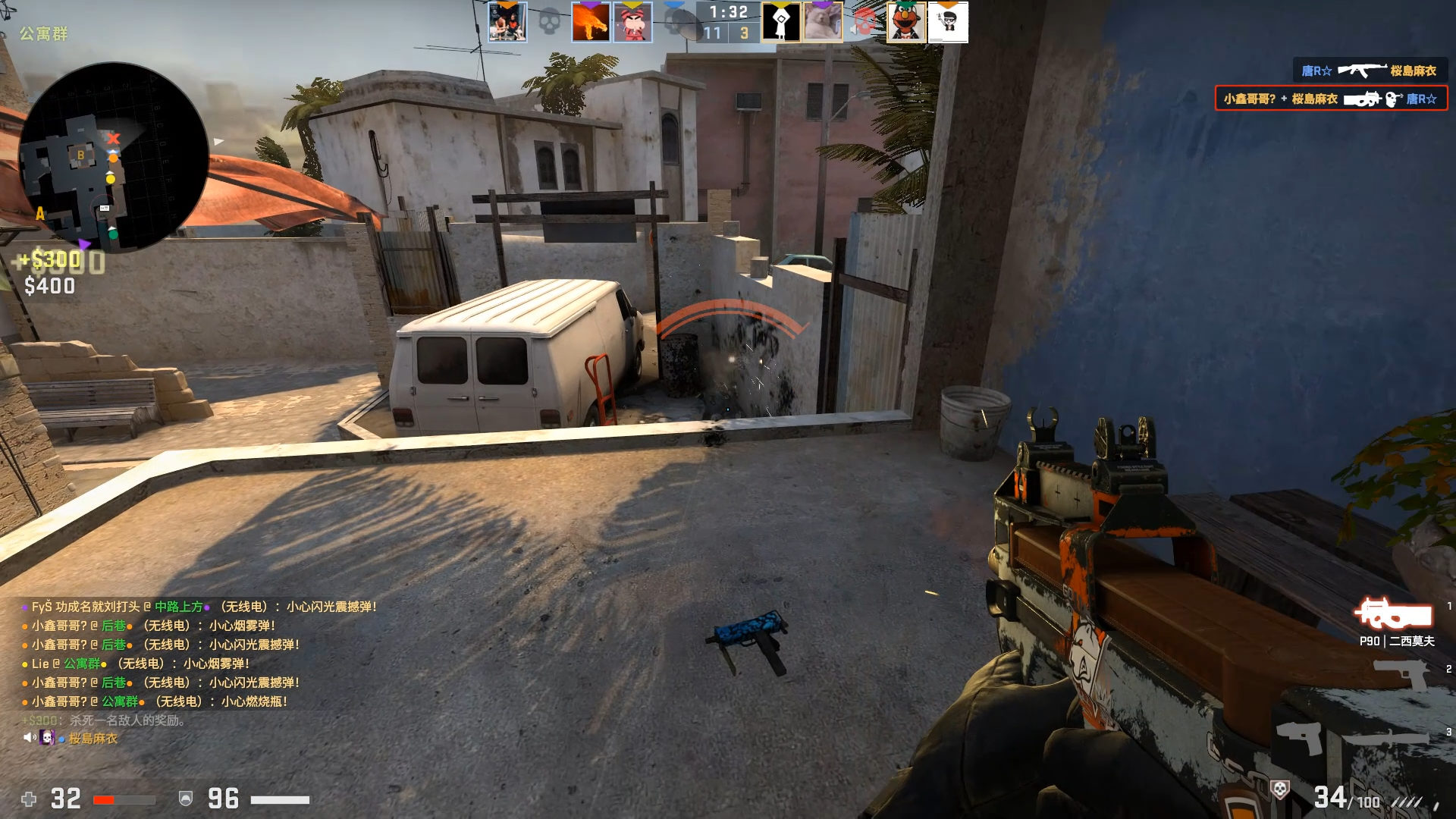Switch to the Desert Eagle pistol slot
Image resolution: width=1456 pixels, height=819 pixels.
point(1401,672)
